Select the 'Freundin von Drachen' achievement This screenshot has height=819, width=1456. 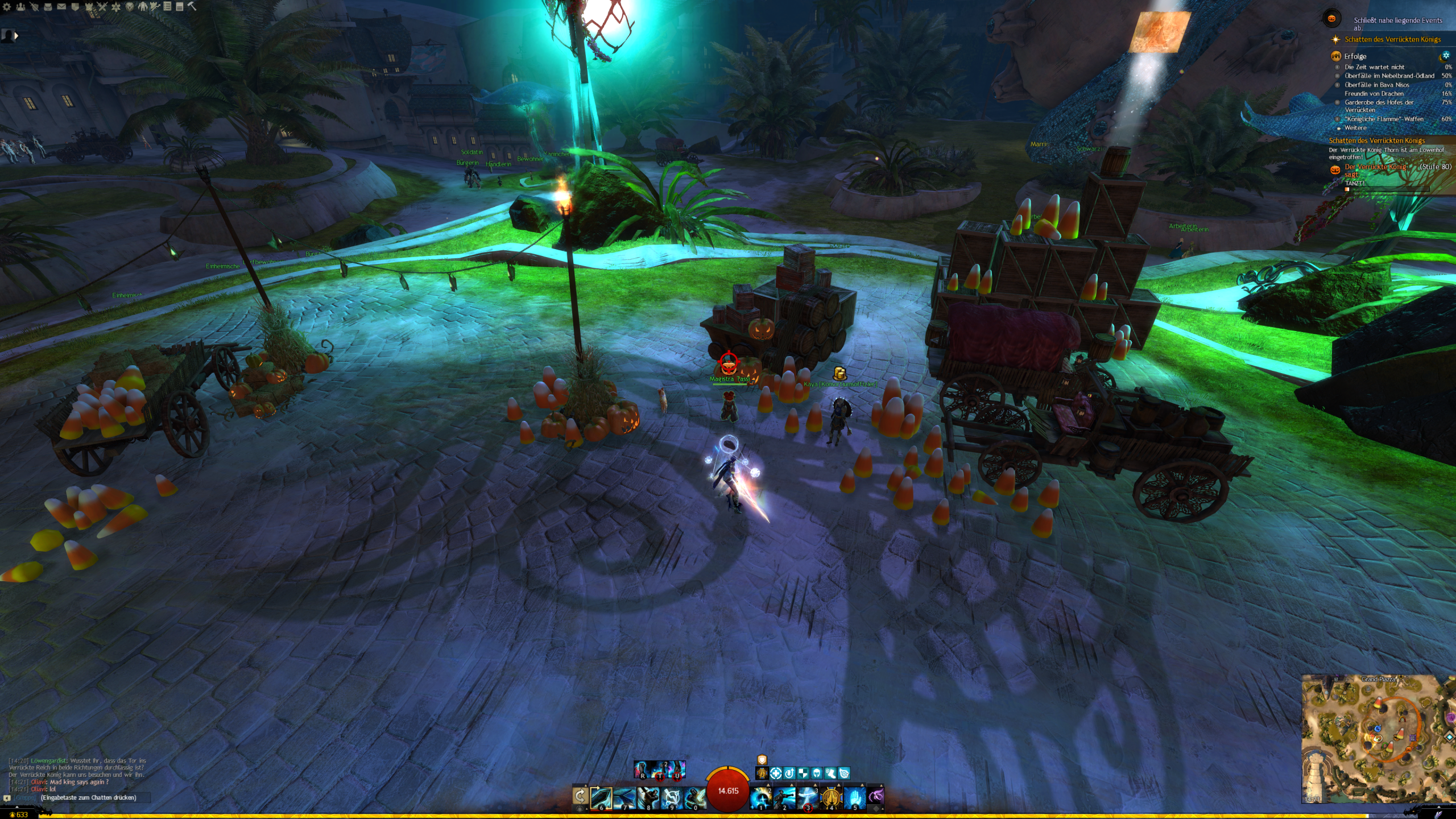[x=1374, y=94]
